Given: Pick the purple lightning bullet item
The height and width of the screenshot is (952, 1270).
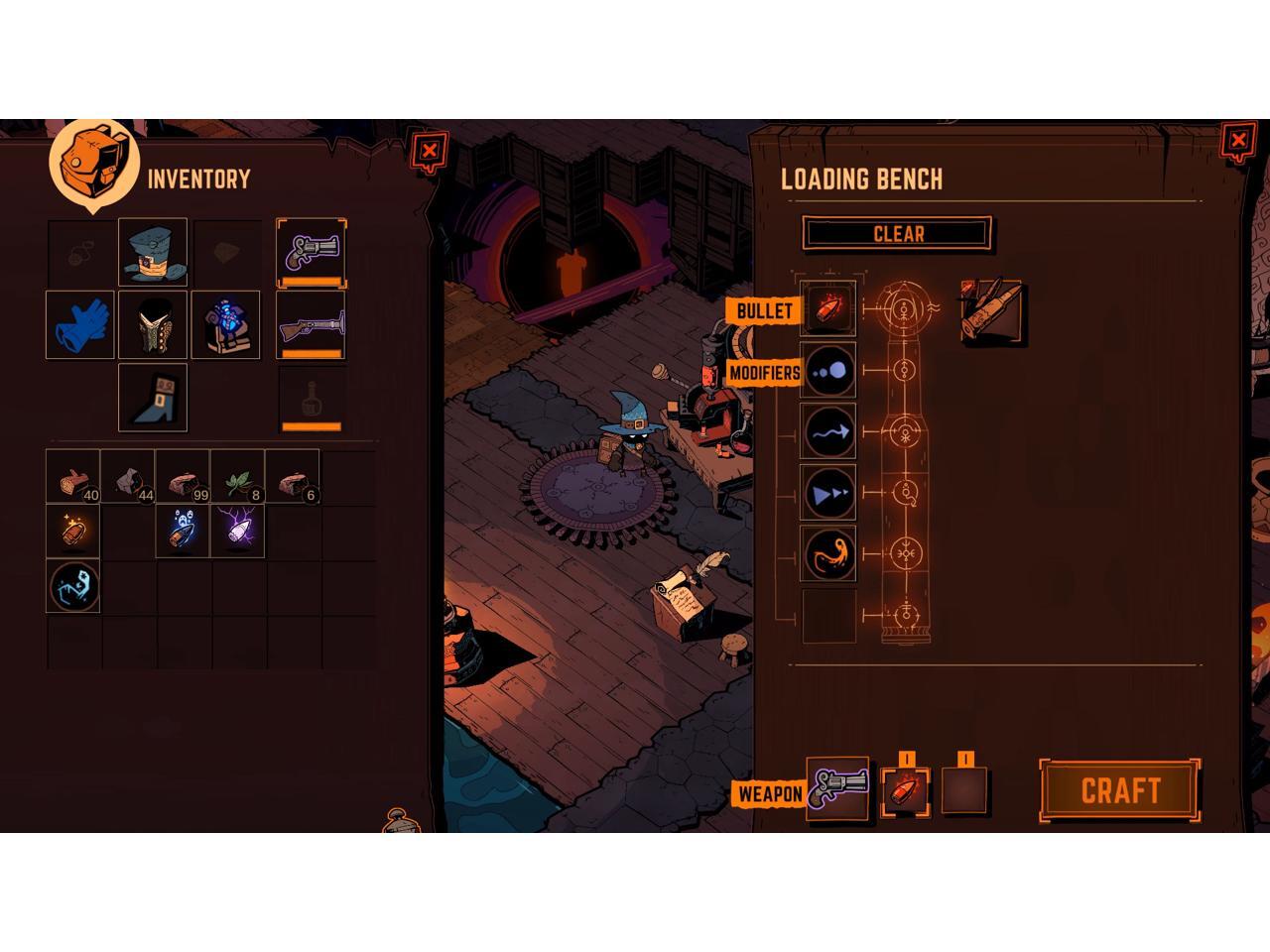Looking at the screenshot, I should (237, 532).
